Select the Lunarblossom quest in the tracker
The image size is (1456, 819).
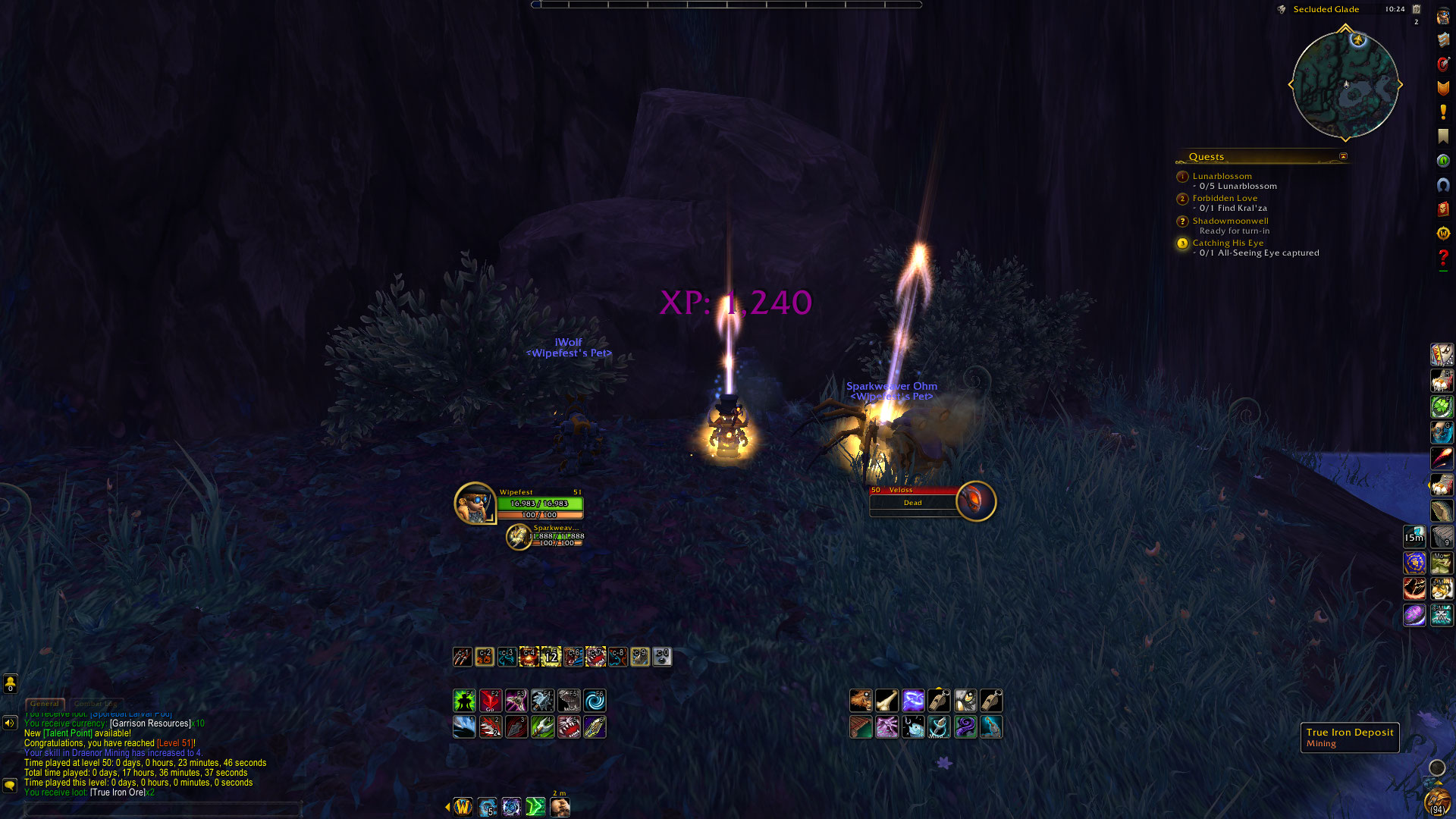click(x=1222, y=176)
